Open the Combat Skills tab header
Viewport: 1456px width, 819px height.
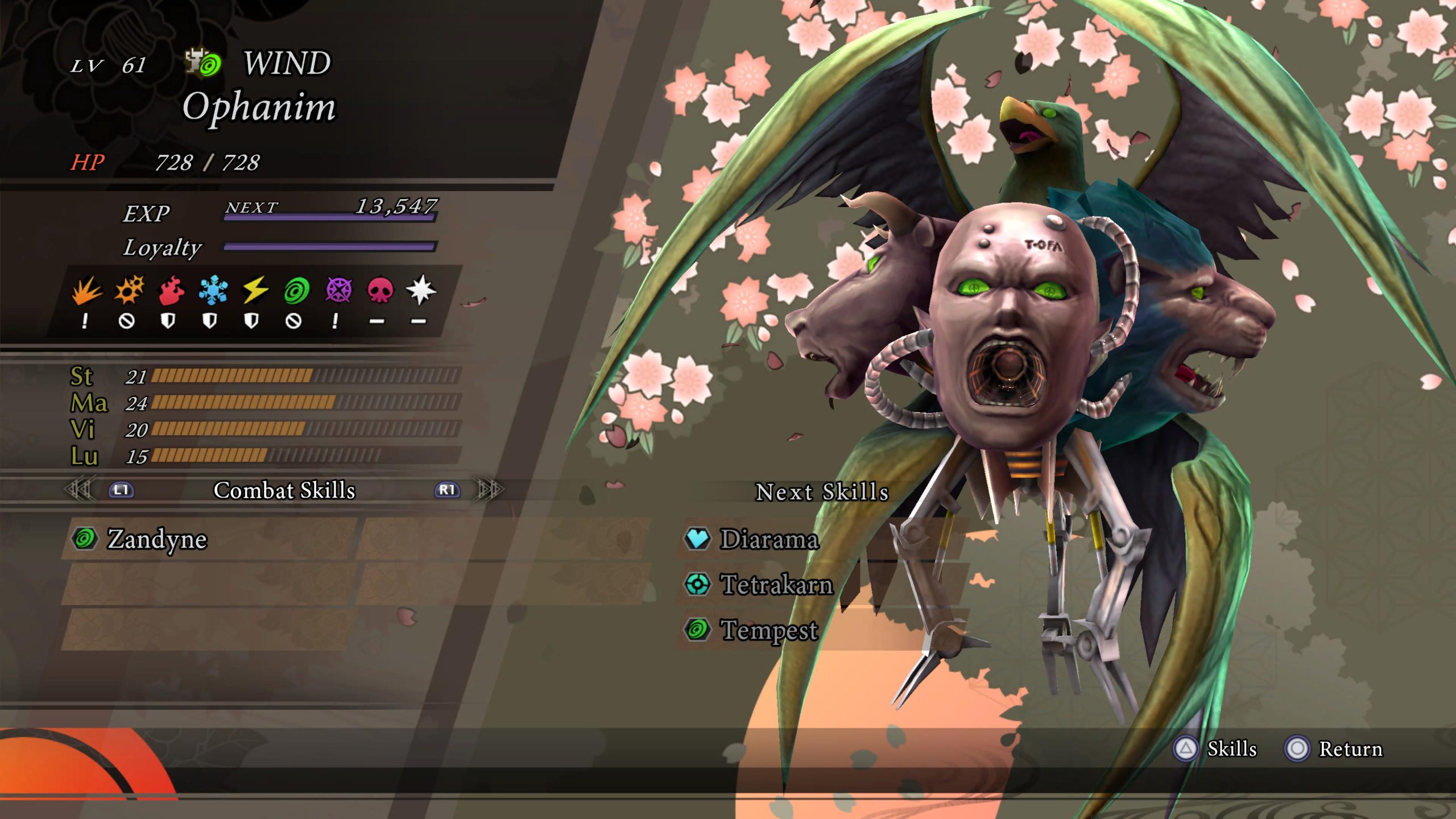click(284, 490)
